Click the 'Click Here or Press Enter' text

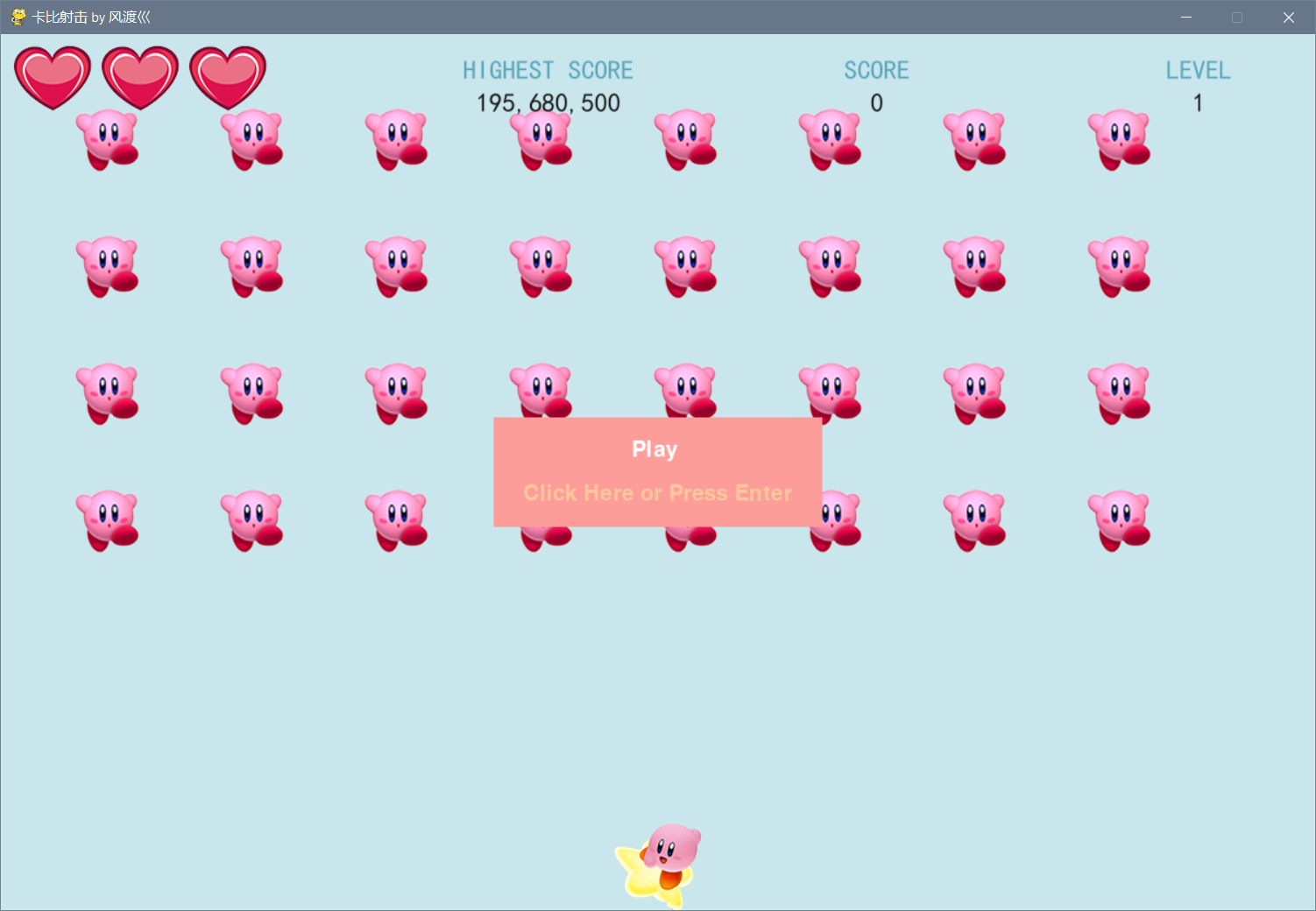click(x=657, y=492)
